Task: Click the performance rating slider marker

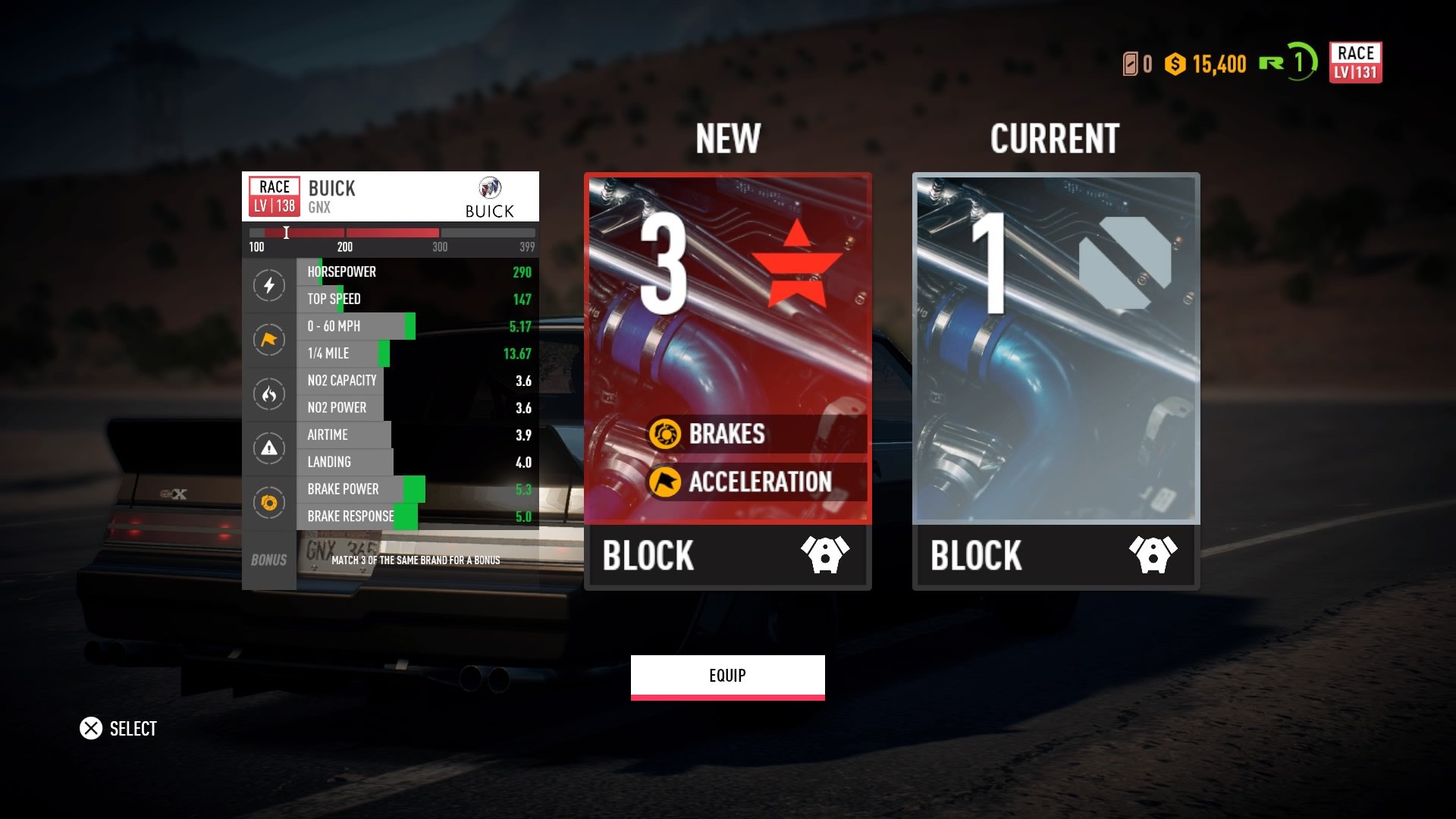Action: click(x=287, y=233)
